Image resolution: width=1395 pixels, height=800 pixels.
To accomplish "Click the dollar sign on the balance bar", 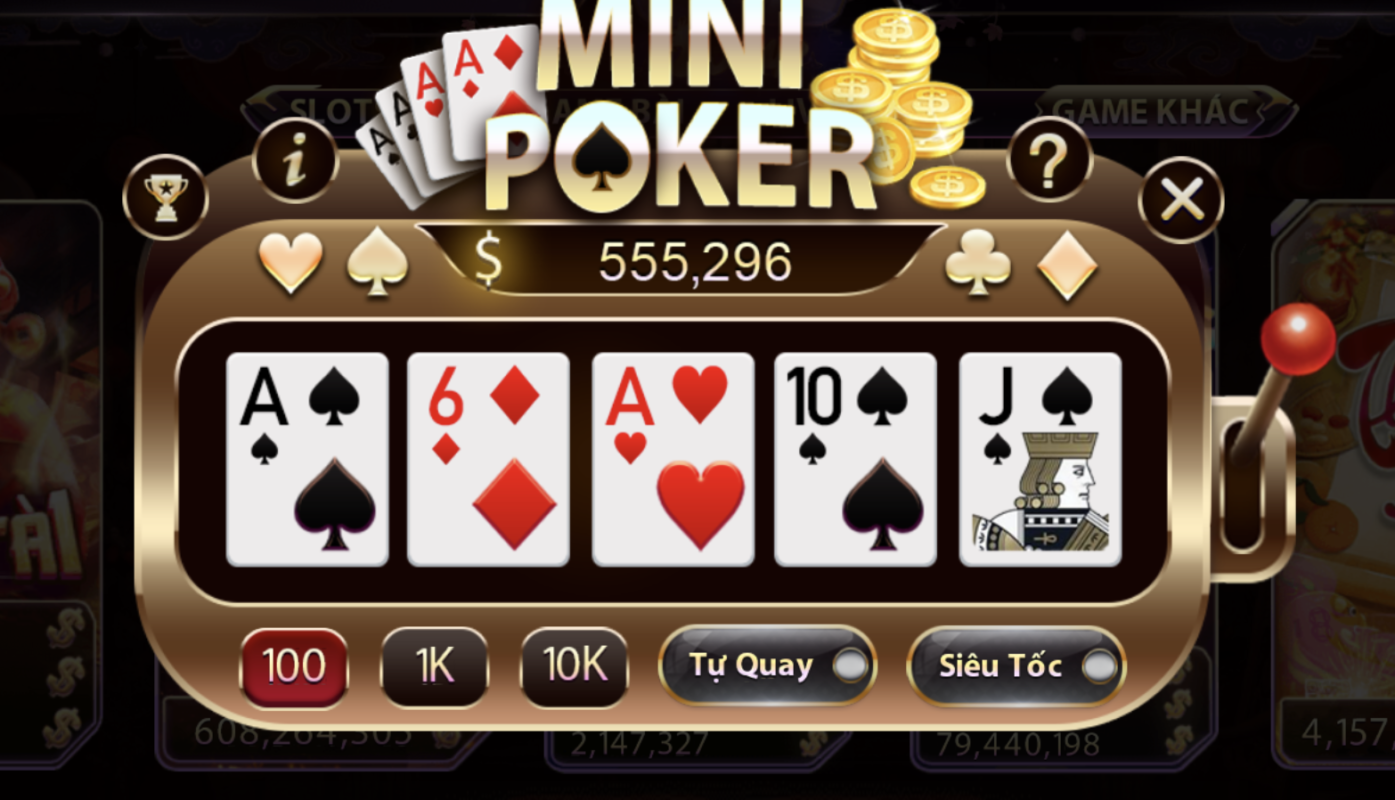I will click(x=488, y=262).
